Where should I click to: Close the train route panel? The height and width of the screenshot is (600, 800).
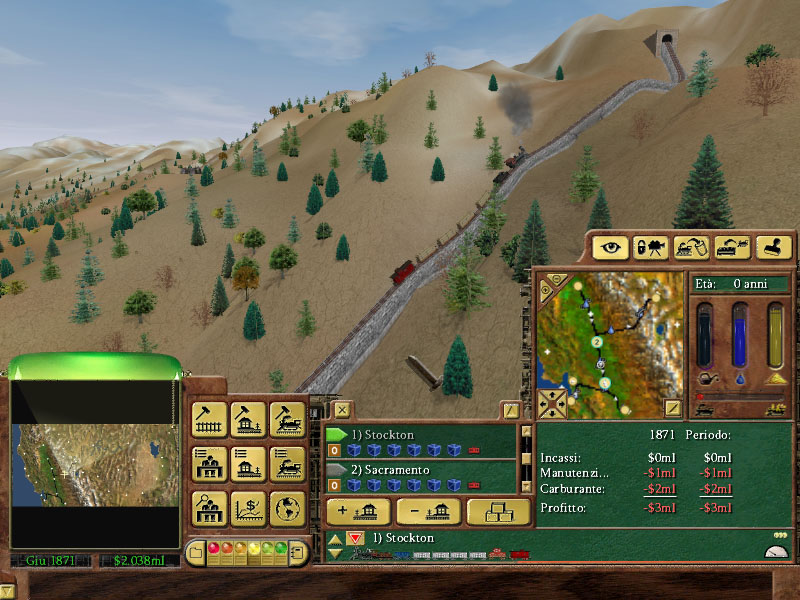(342, 409)
